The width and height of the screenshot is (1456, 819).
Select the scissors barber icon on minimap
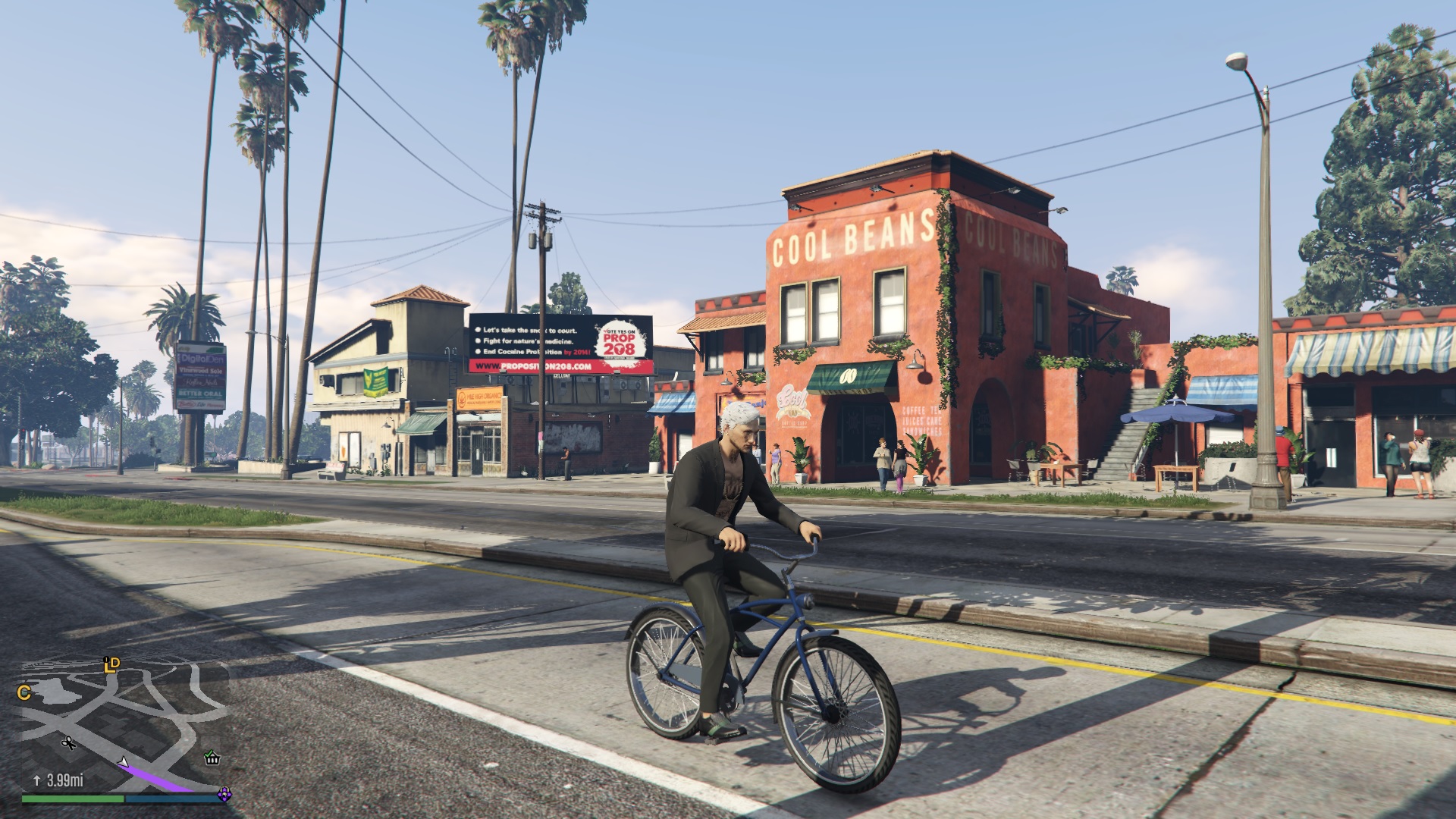click(68, 743)
